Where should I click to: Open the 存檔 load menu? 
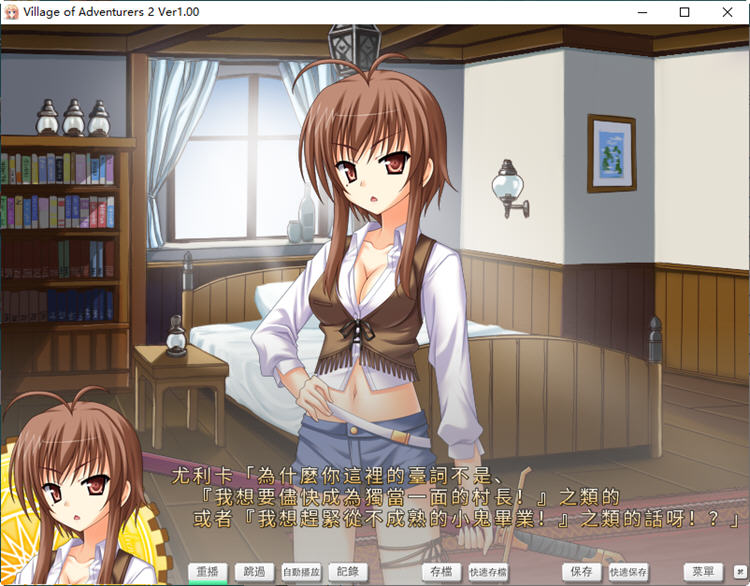click(x=440, y=572)
